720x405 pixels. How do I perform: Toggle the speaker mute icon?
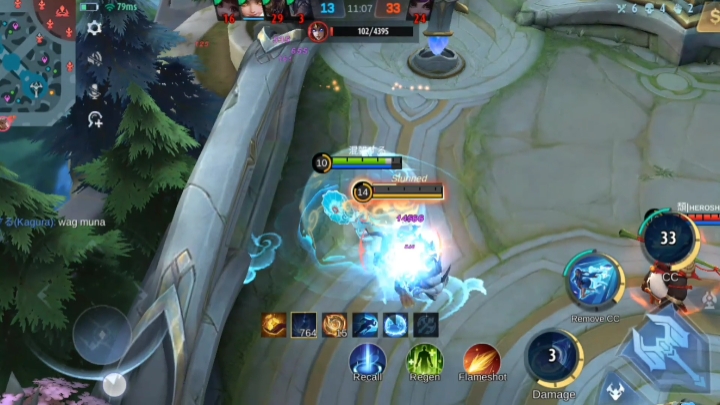pos(94,59)
